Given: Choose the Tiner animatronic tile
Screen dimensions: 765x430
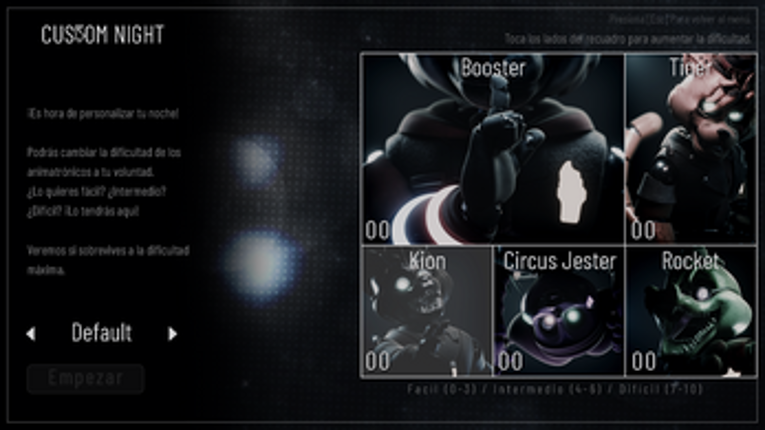Looking at the screenshot, I should tap(691, 150).
